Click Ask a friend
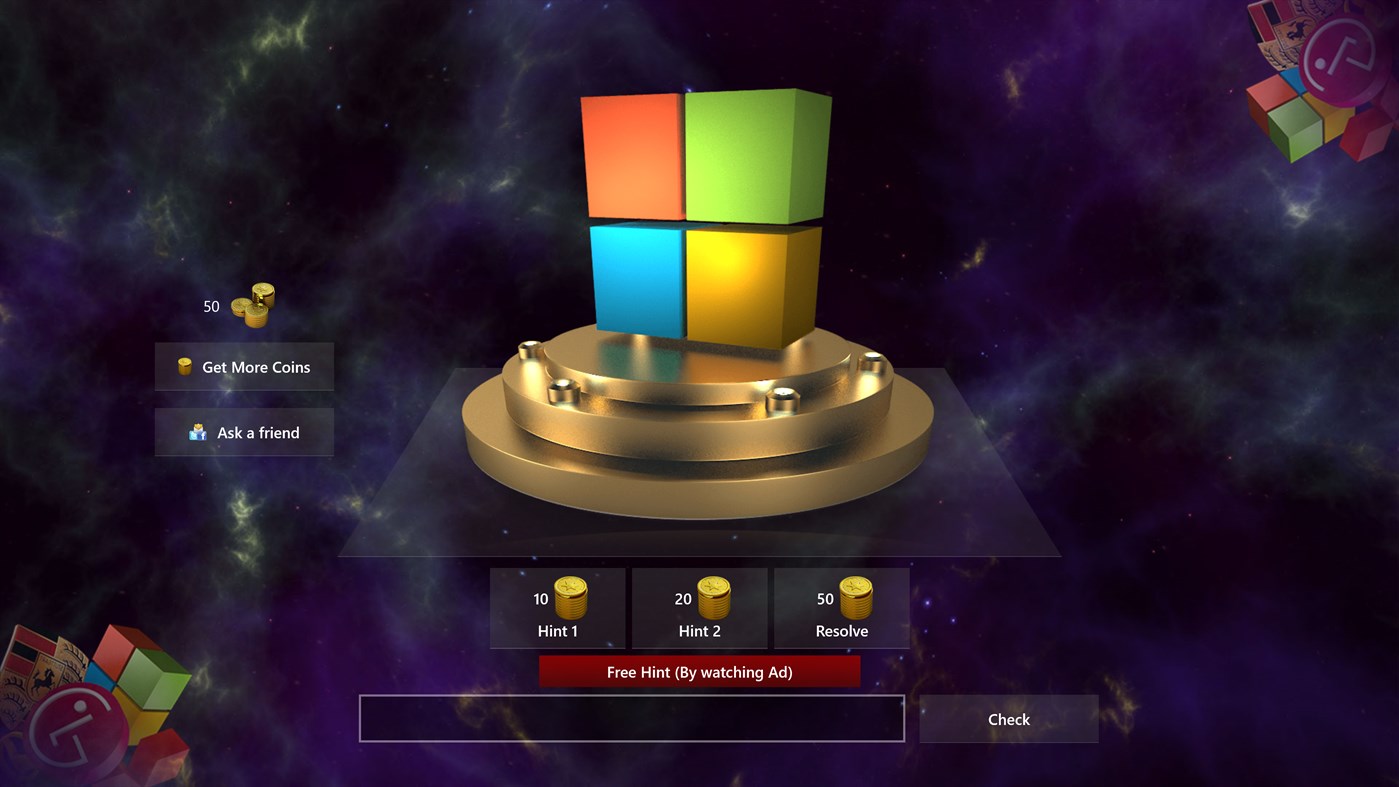This screenshot has width=1399, height=787. [x=244, y=432]
